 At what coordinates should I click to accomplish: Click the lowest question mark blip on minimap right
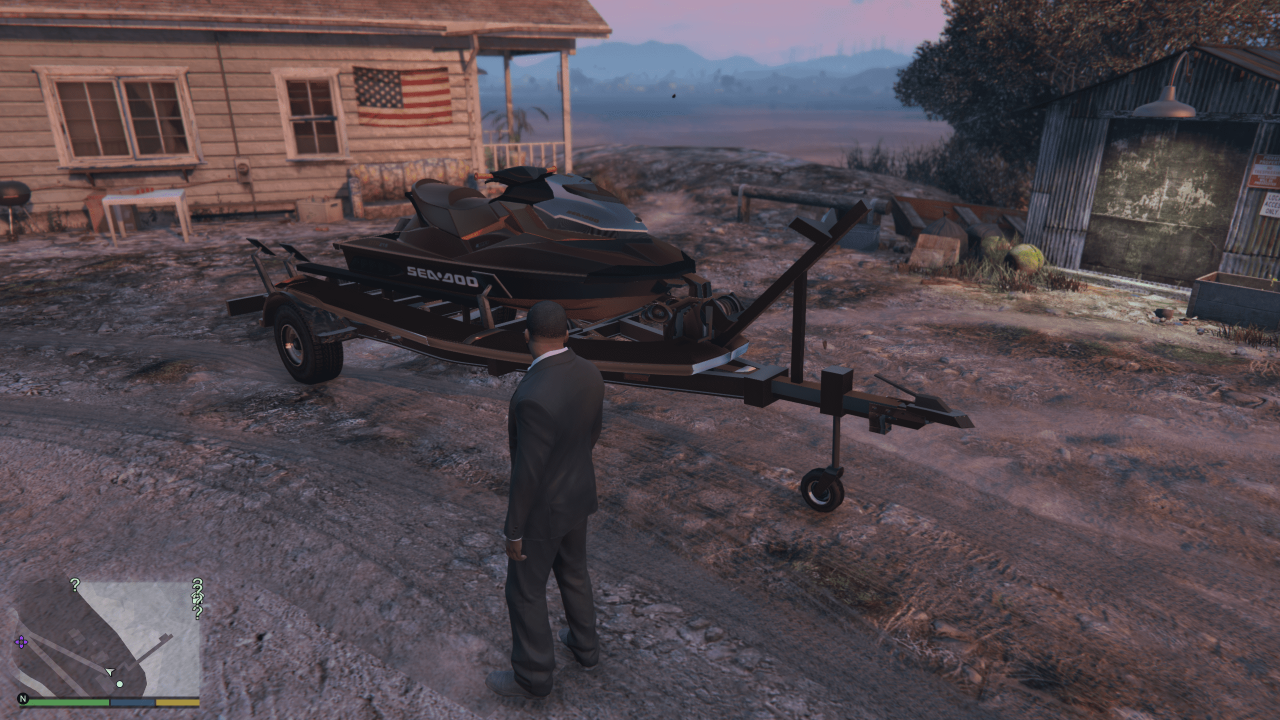tap(197, 613)
